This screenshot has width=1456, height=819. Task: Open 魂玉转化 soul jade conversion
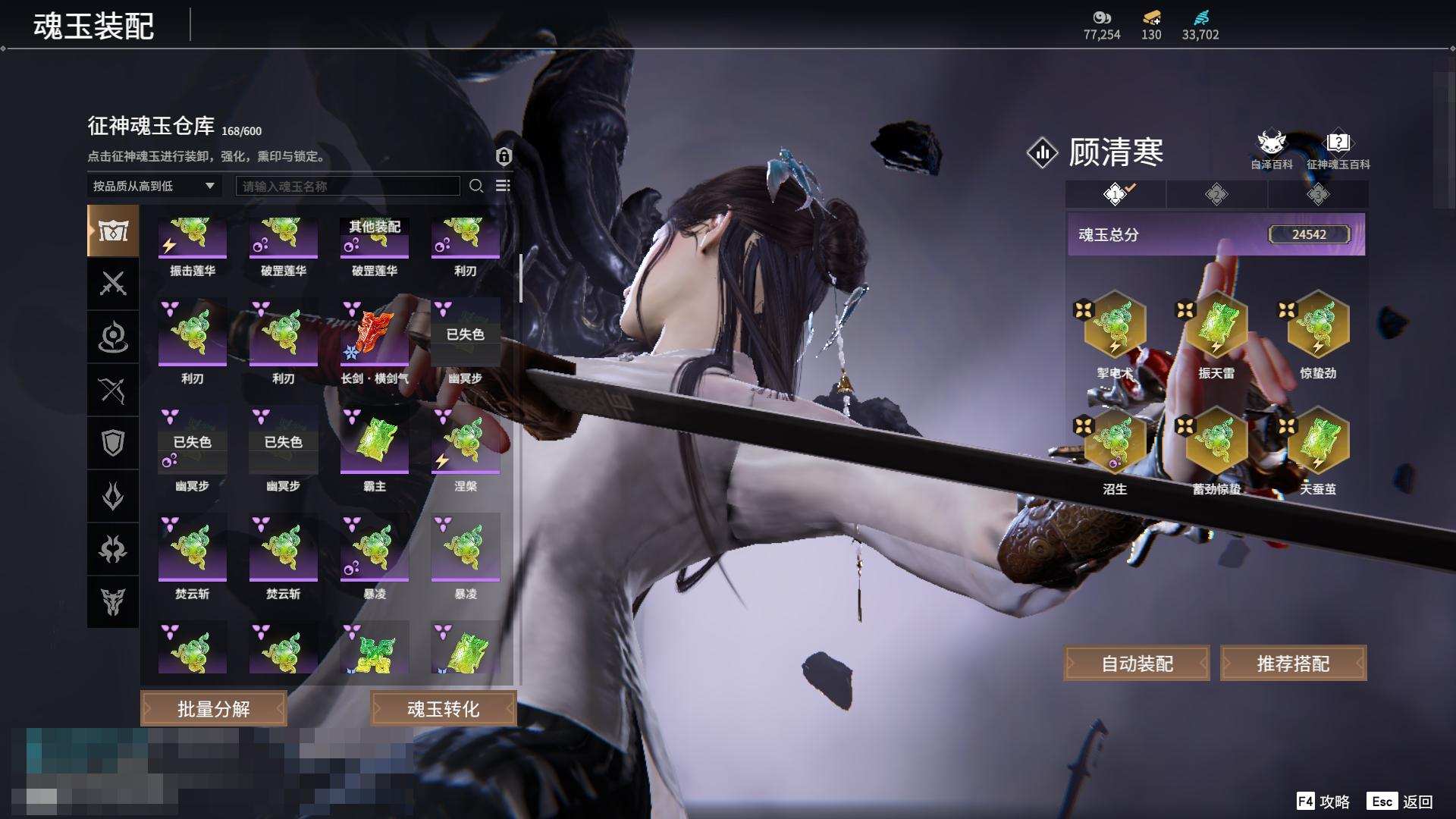[444, 709]
